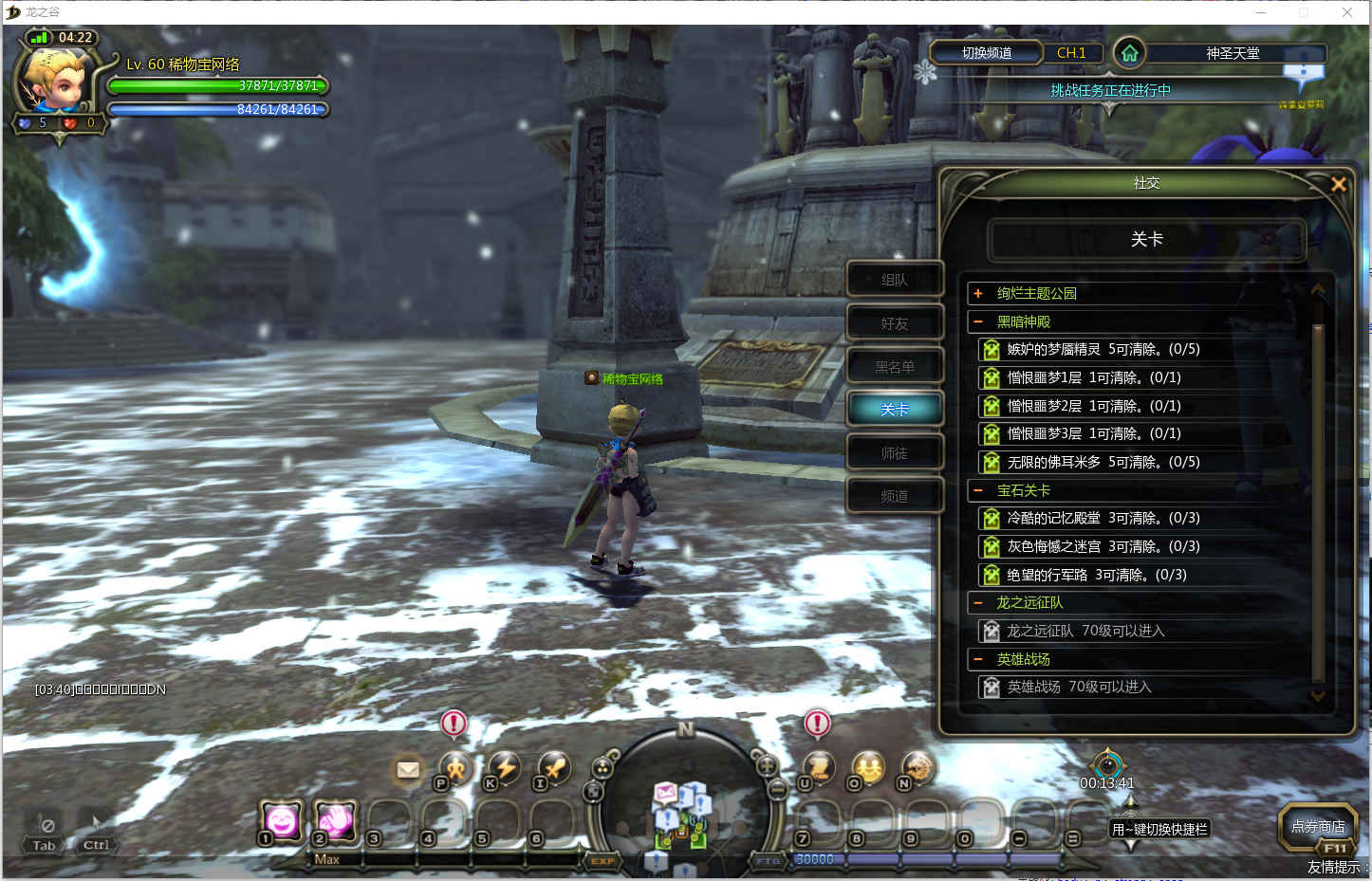Switch to the 组队 party tab
1372x881 pixels.
pyautogui.click(x=894, y=280)
